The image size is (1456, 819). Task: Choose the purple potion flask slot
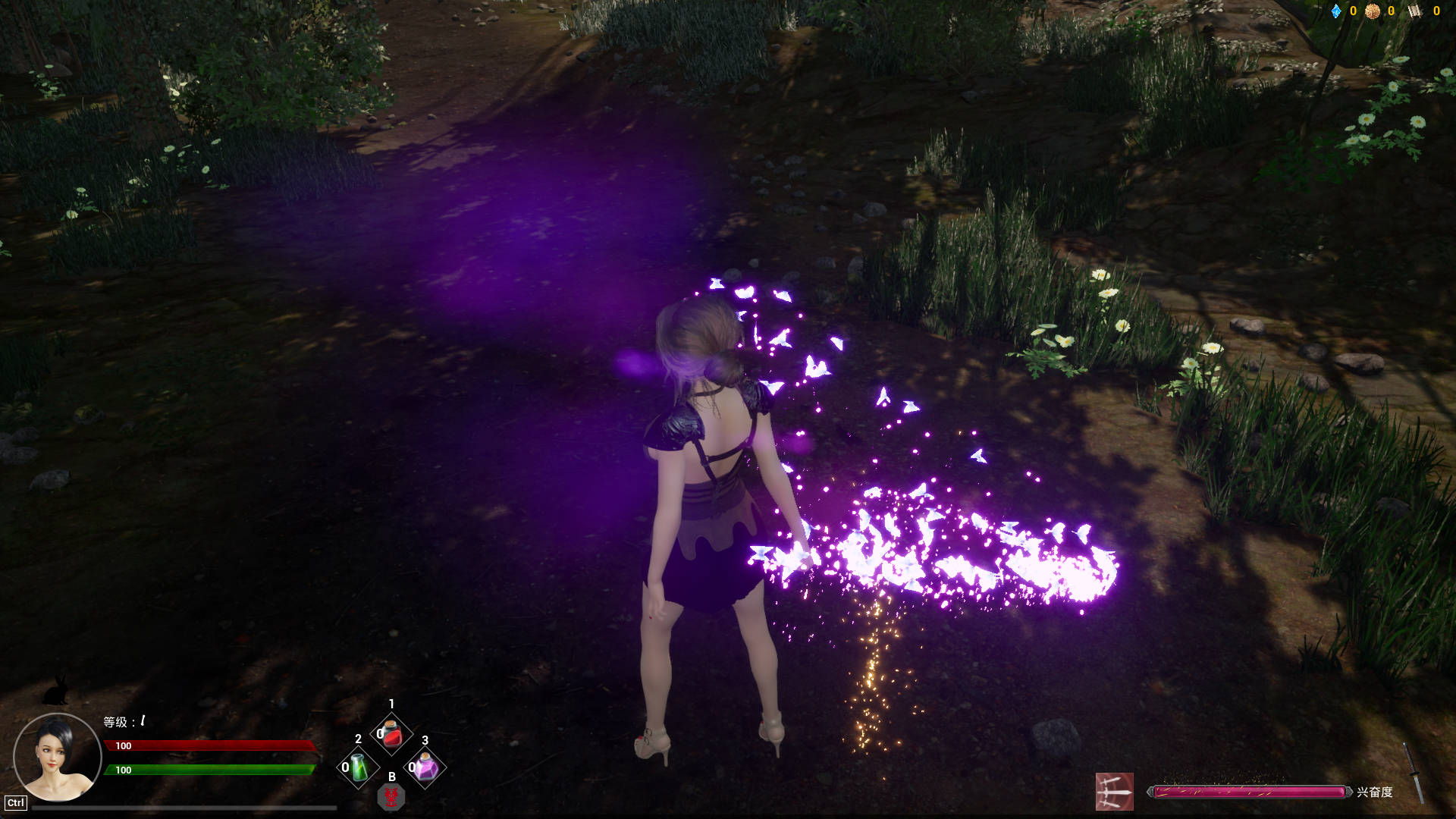(425, 767)
